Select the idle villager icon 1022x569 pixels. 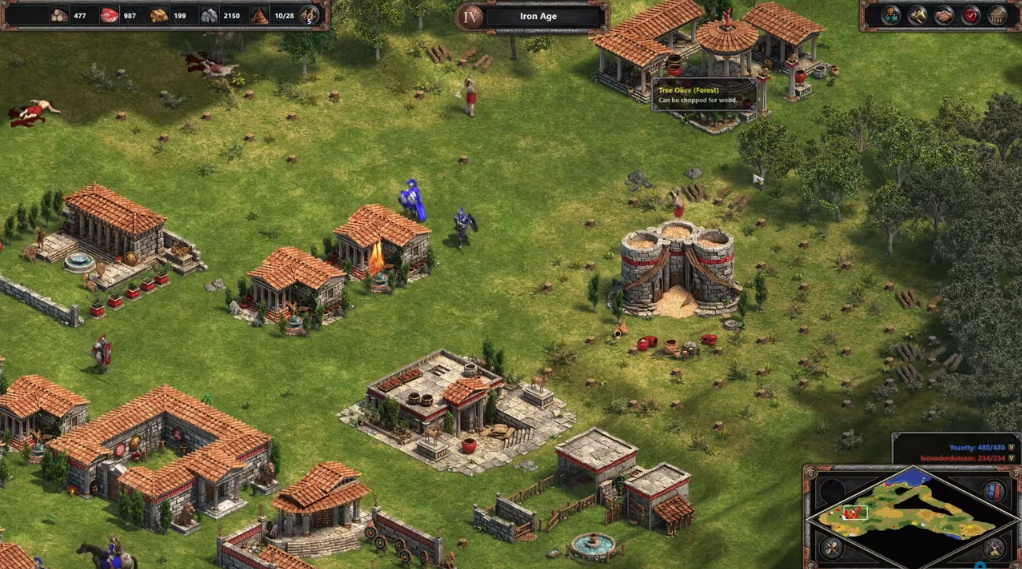(x=310, y=15)
